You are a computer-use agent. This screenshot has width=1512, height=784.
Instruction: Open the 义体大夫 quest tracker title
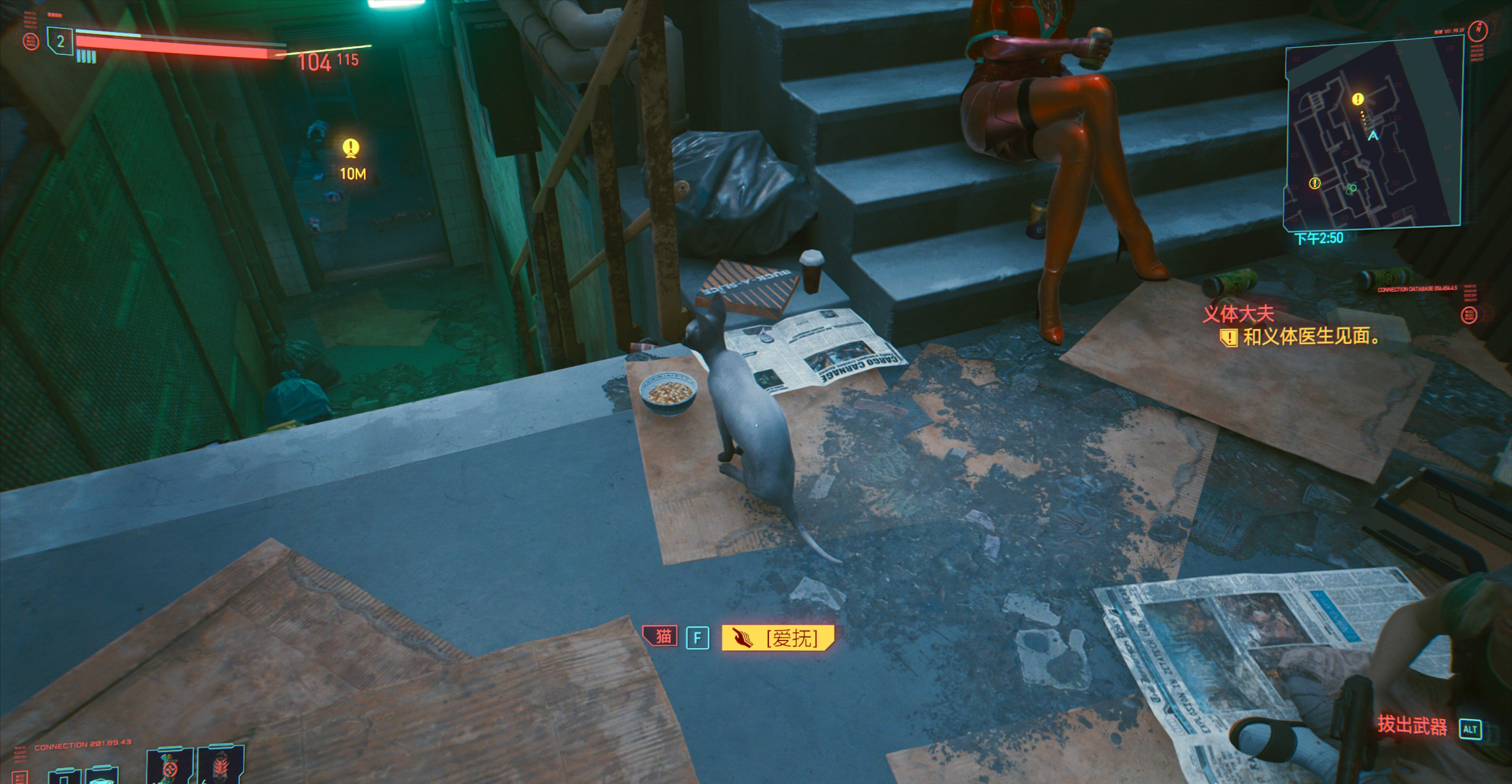coord(1238,314)
